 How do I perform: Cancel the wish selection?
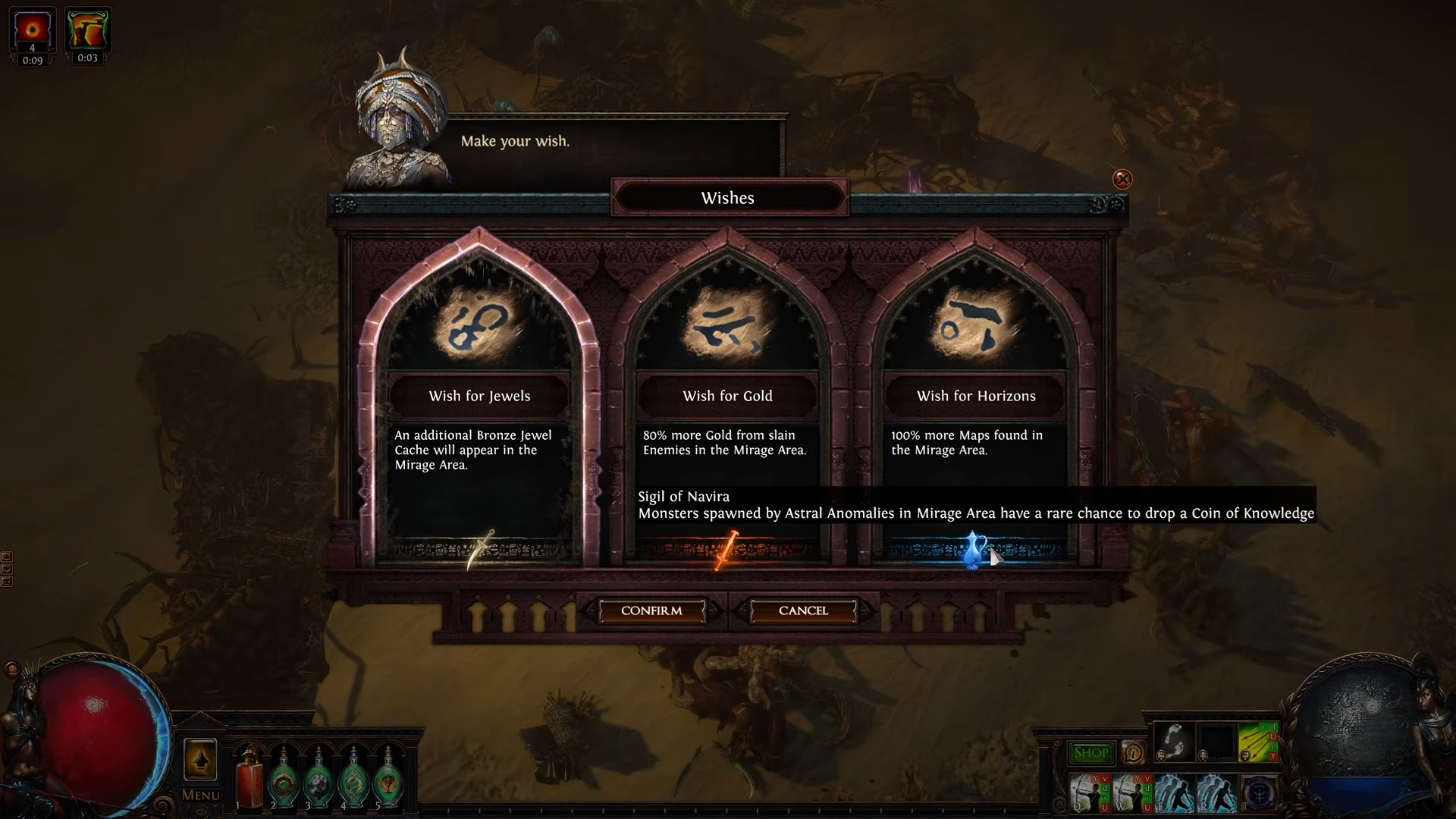coord(803,610)
